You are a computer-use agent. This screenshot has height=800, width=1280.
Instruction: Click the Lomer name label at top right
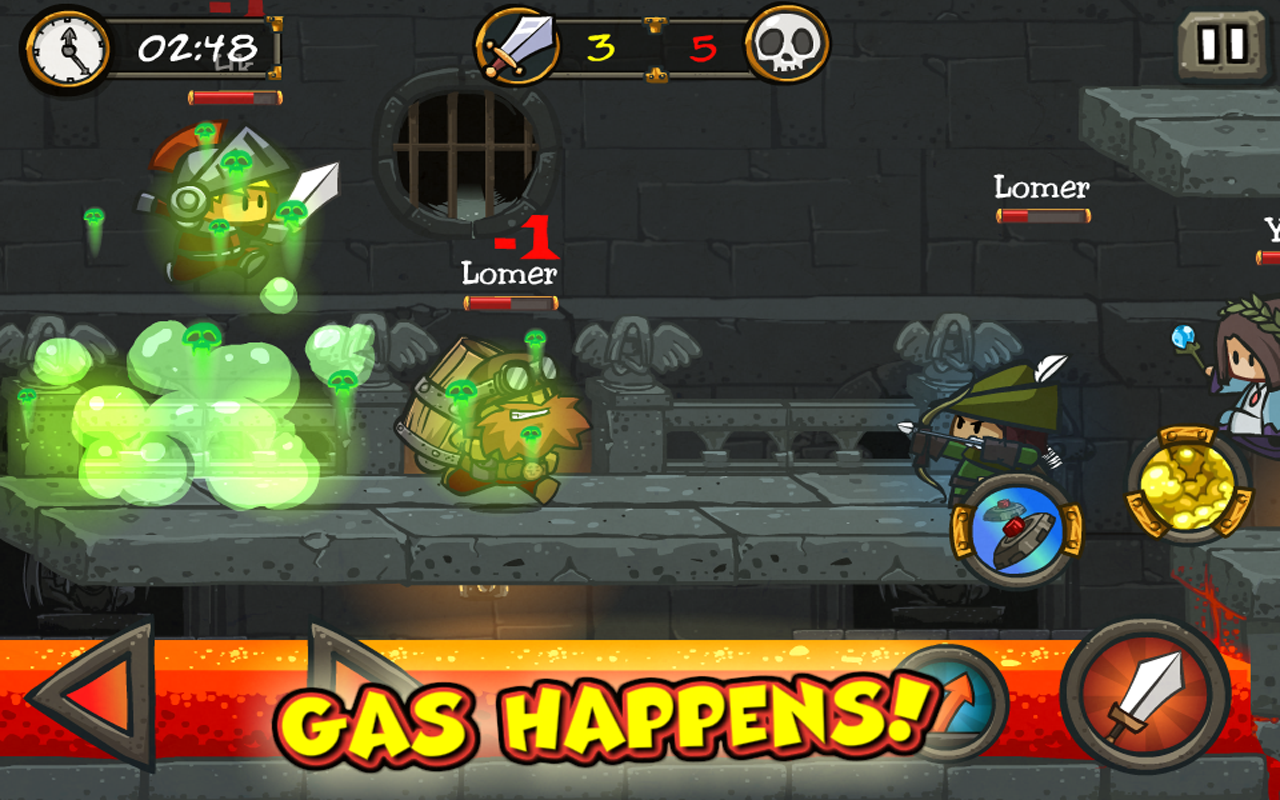tap(1040, 186)
